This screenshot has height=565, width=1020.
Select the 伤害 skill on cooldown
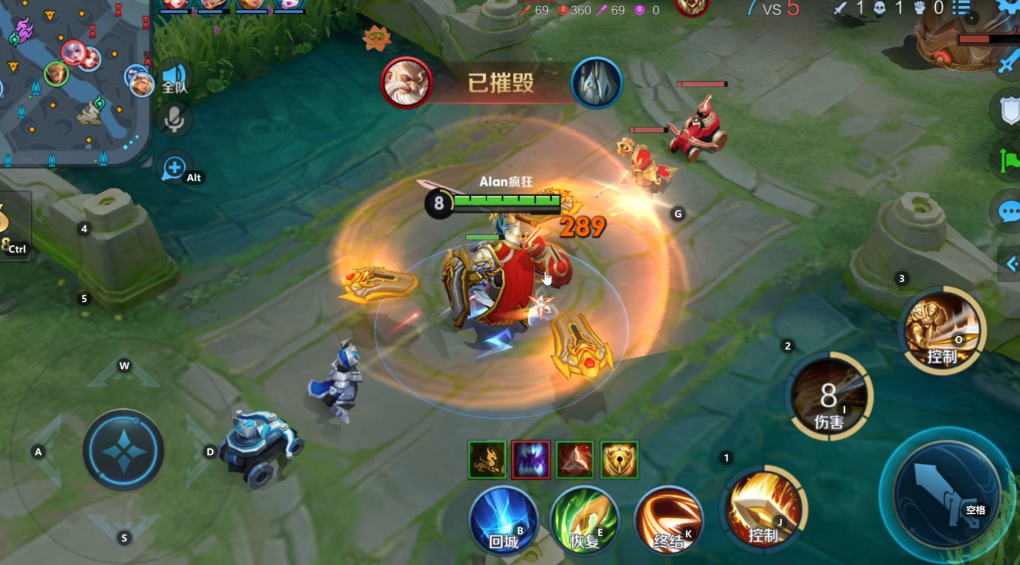point(829,396)
